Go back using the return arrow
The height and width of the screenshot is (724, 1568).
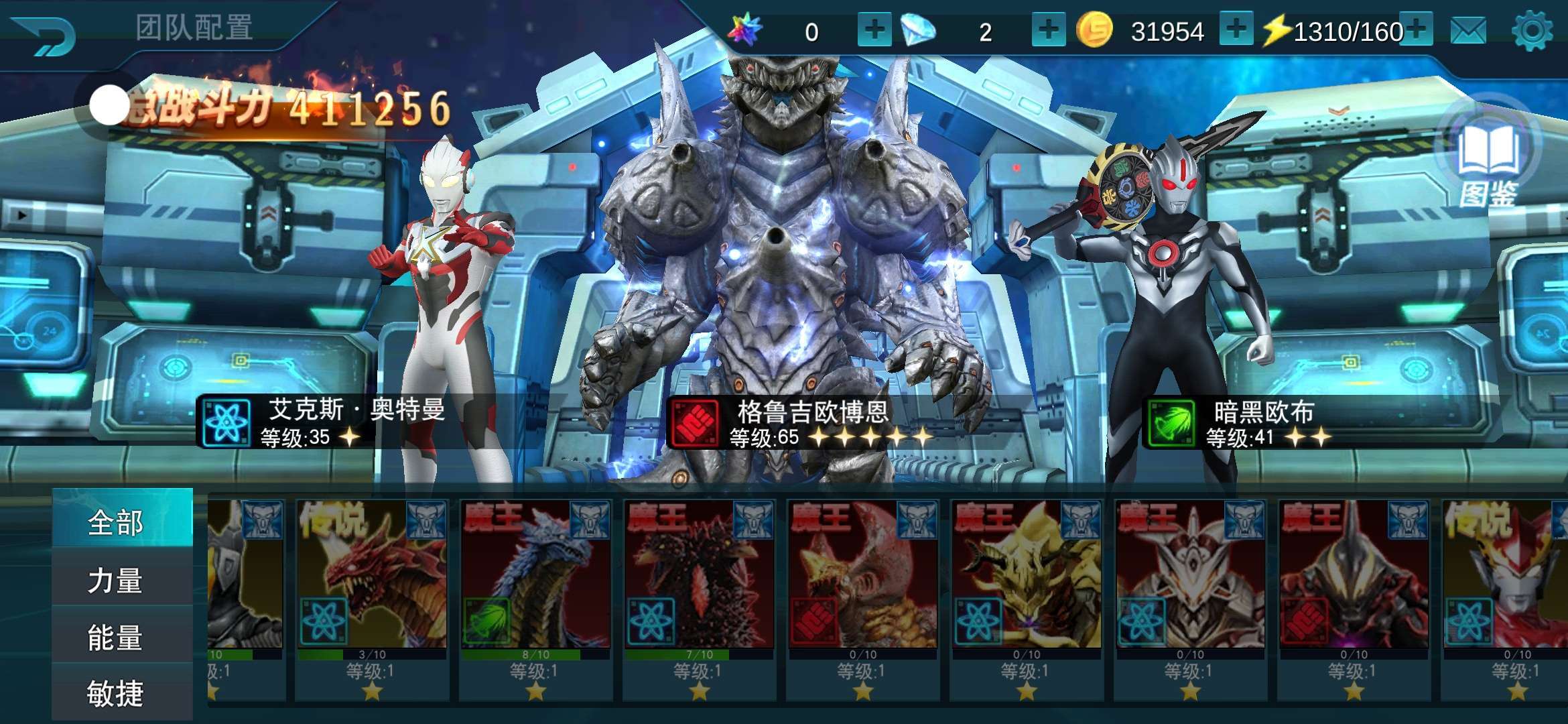tap(44, 35)
